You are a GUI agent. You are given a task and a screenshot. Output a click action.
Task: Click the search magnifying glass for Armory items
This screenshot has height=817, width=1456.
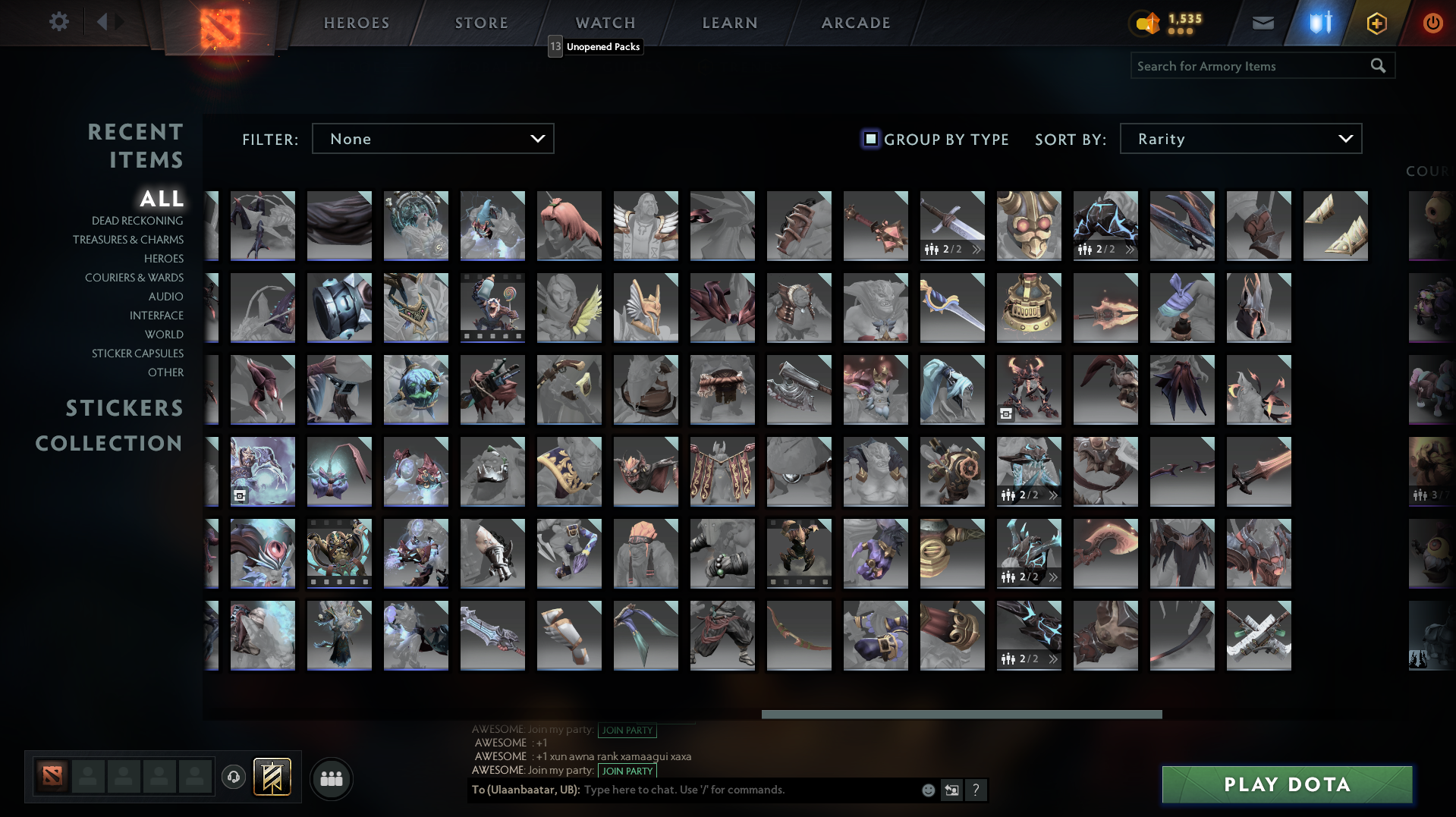1378,66
